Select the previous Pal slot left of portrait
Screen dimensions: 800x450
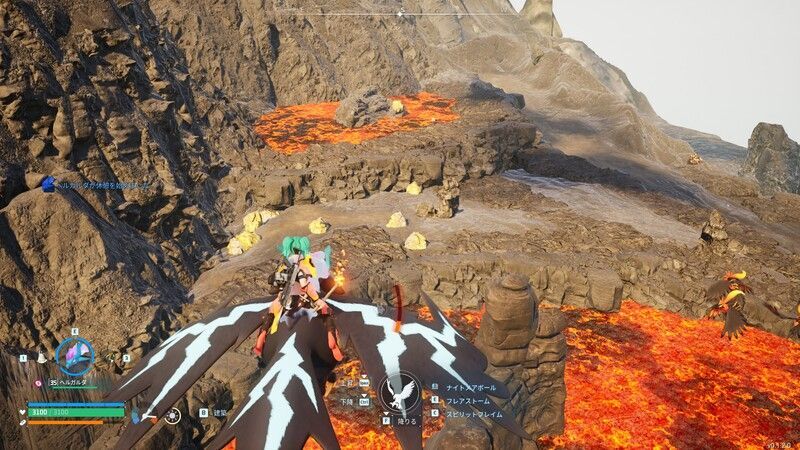[x=41, y=357]
